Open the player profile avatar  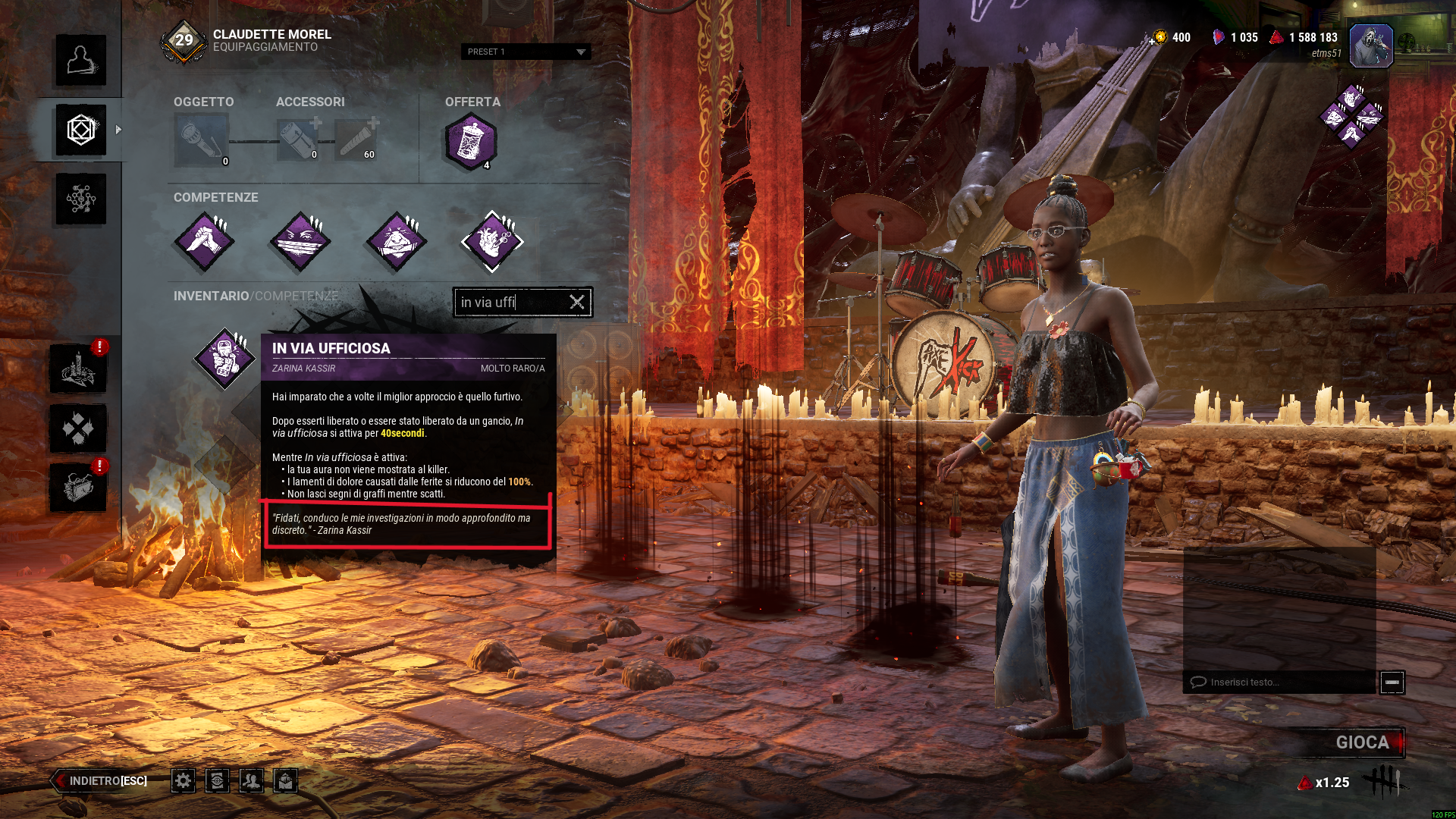[x=1371, y=45]
